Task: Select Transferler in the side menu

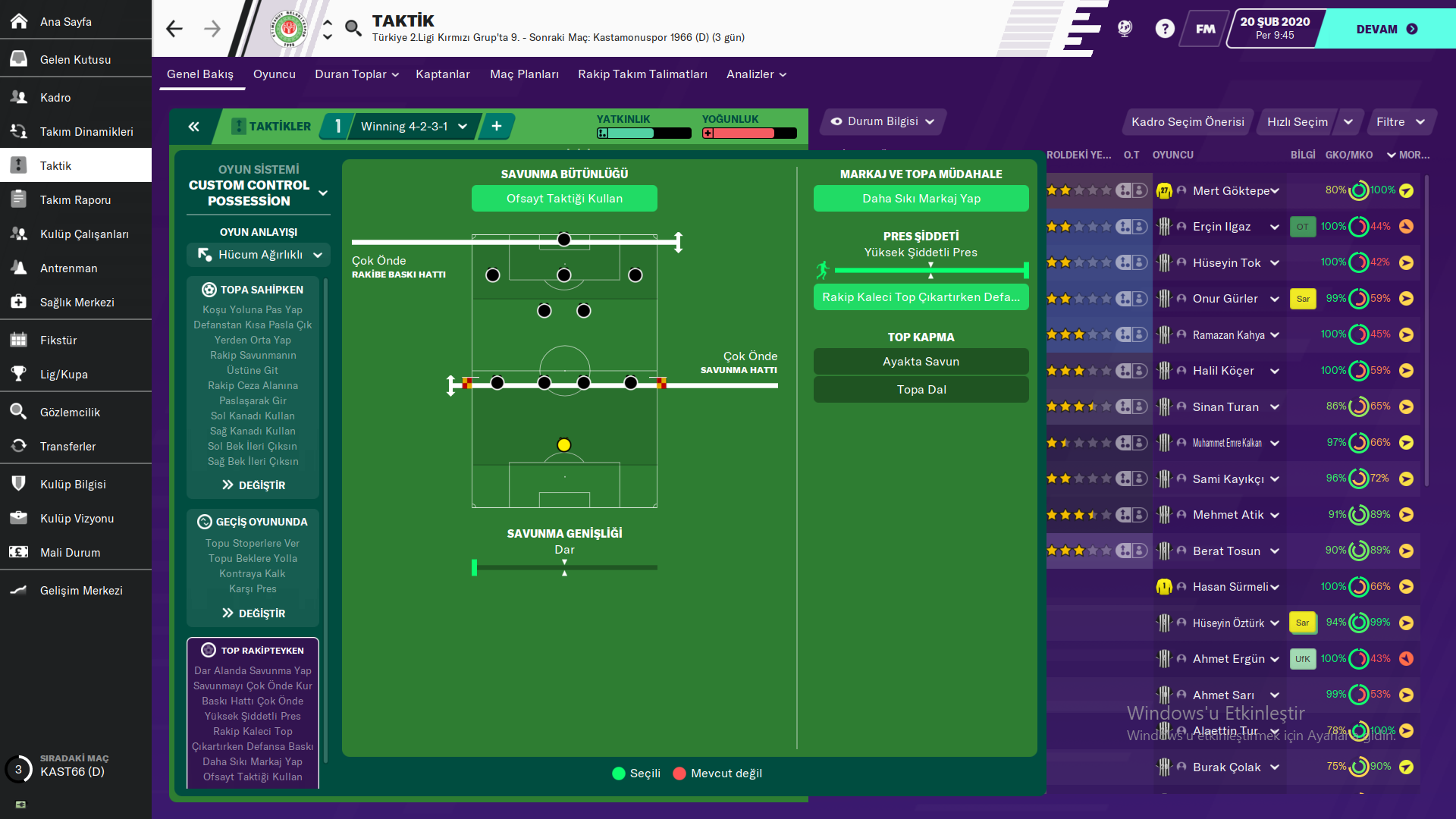Action: tap(67, 446)
